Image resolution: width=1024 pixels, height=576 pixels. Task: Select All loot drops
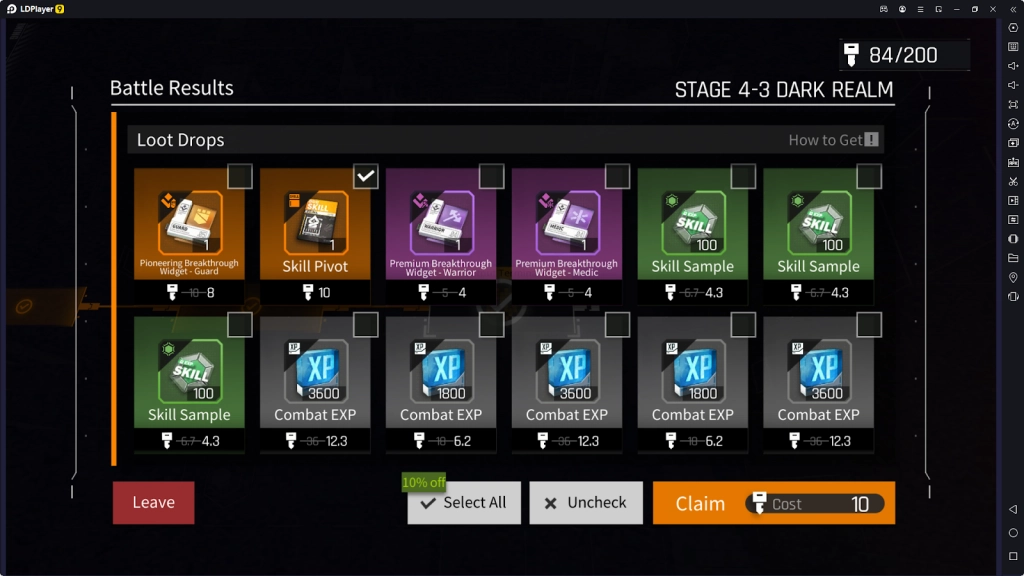[464, 503]
